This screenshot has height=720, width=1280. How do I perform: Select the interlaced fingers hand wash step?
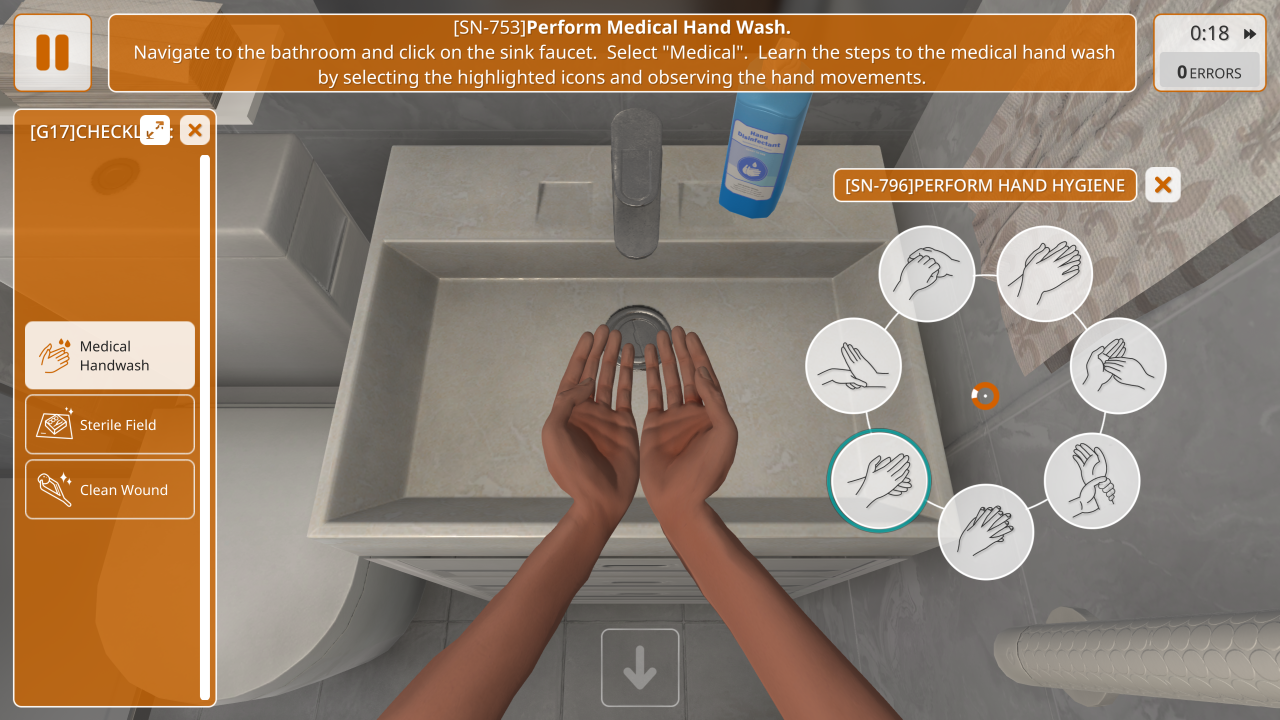985,531
